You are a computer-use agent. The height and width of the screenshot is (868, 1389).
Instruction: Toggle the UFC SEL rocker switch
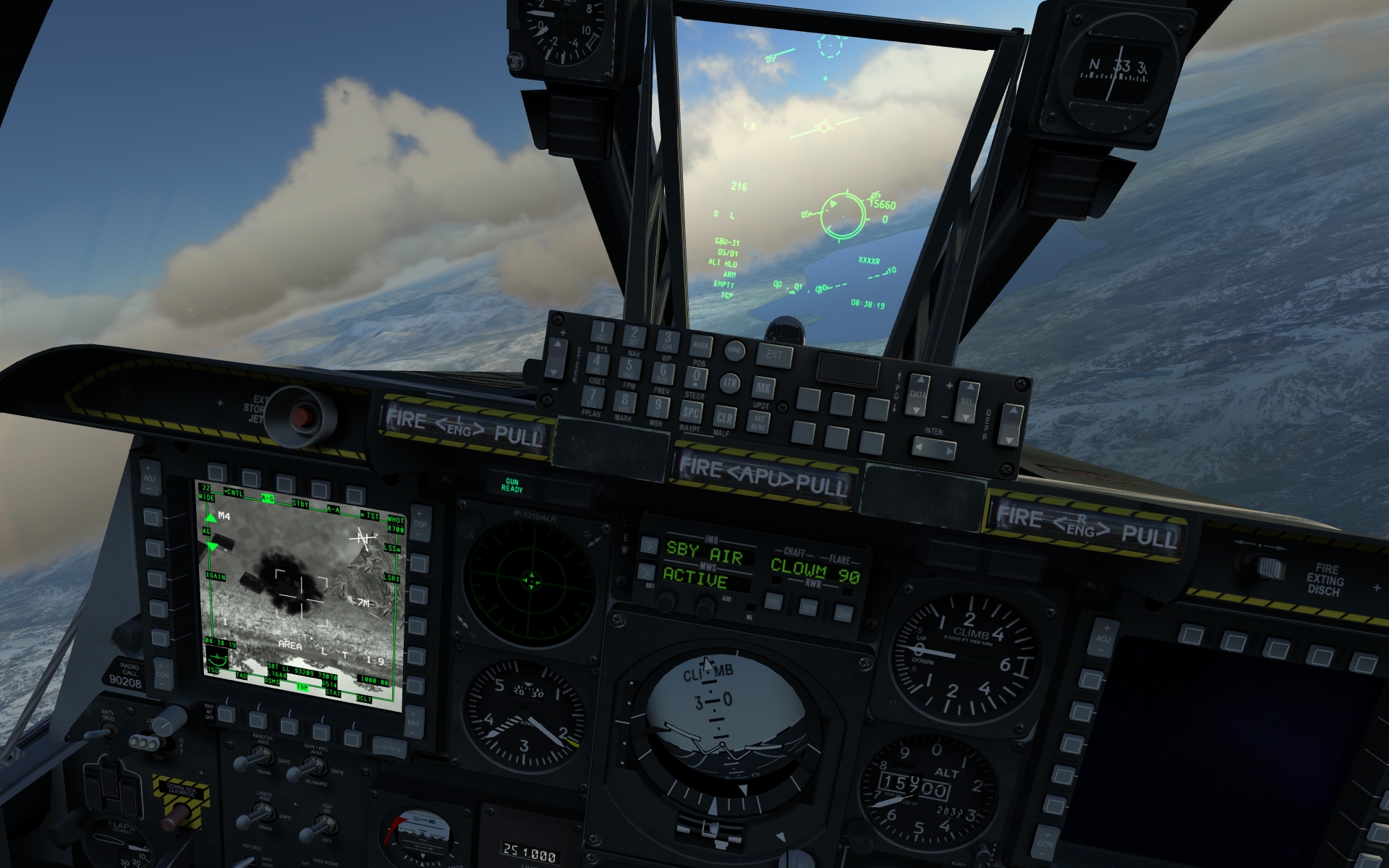[967, 401]
